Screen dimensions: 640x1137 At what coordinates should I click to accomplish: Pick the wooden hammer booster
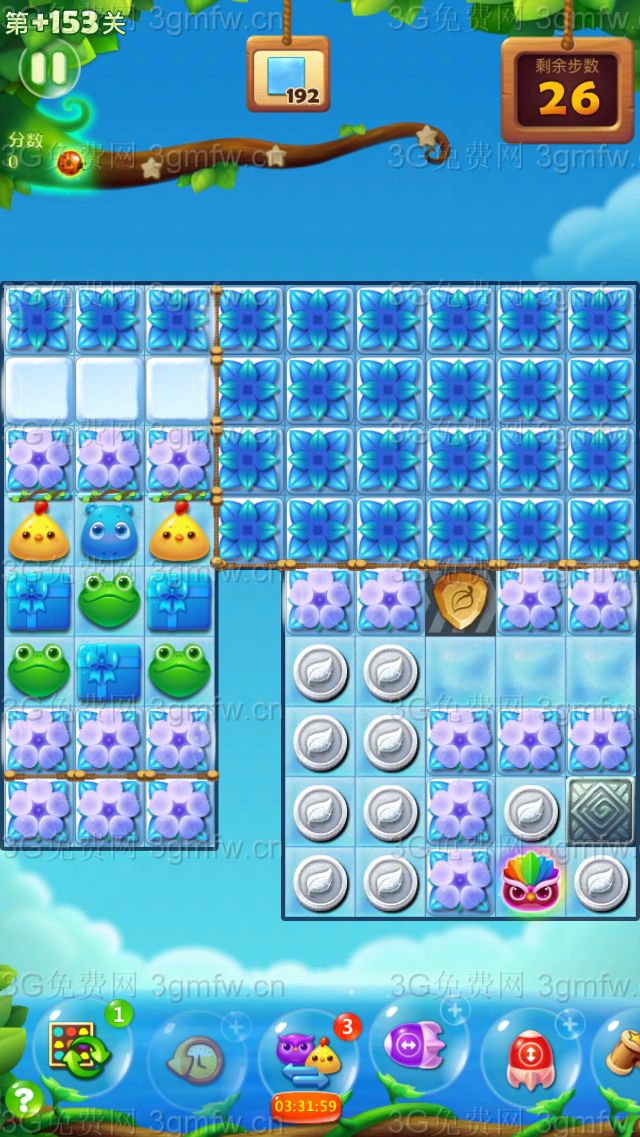[622, 1052]
